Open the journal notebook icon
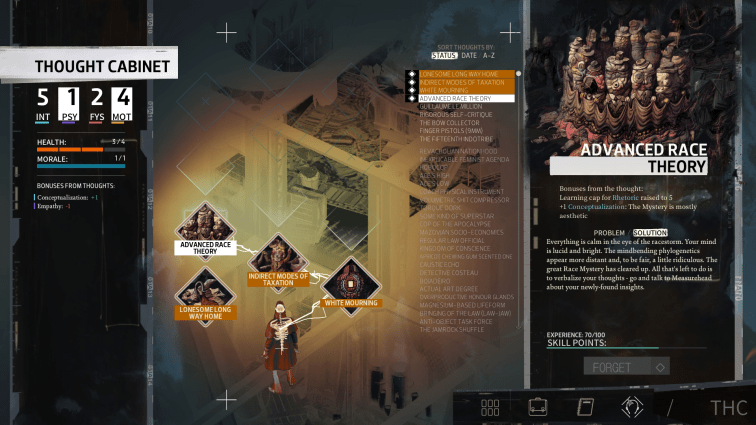The height and width of the screenshot is (425, 756). (x=585, y=407)
